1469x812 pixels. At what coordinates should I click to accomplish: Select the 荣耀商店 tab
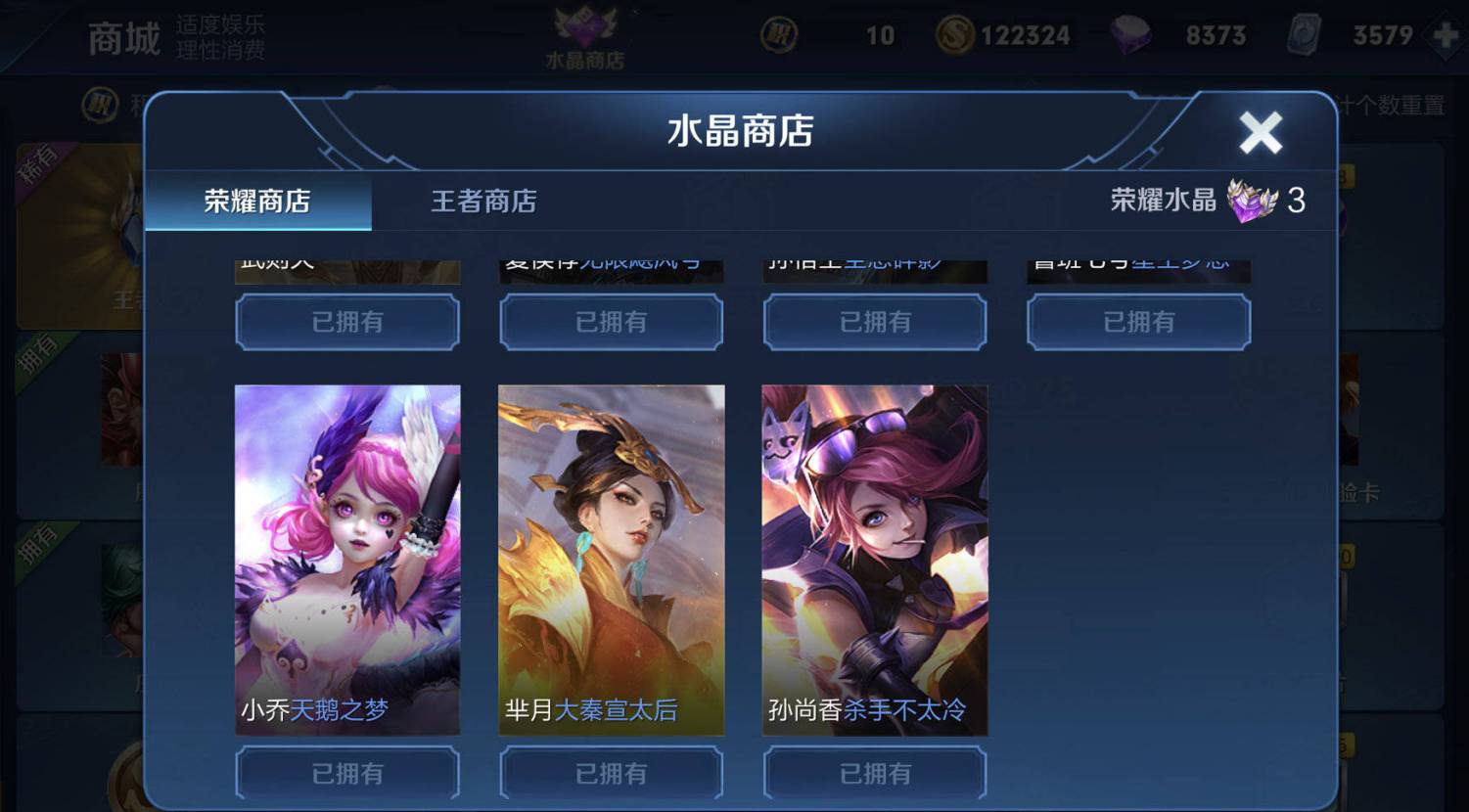[x=258, y=203]
